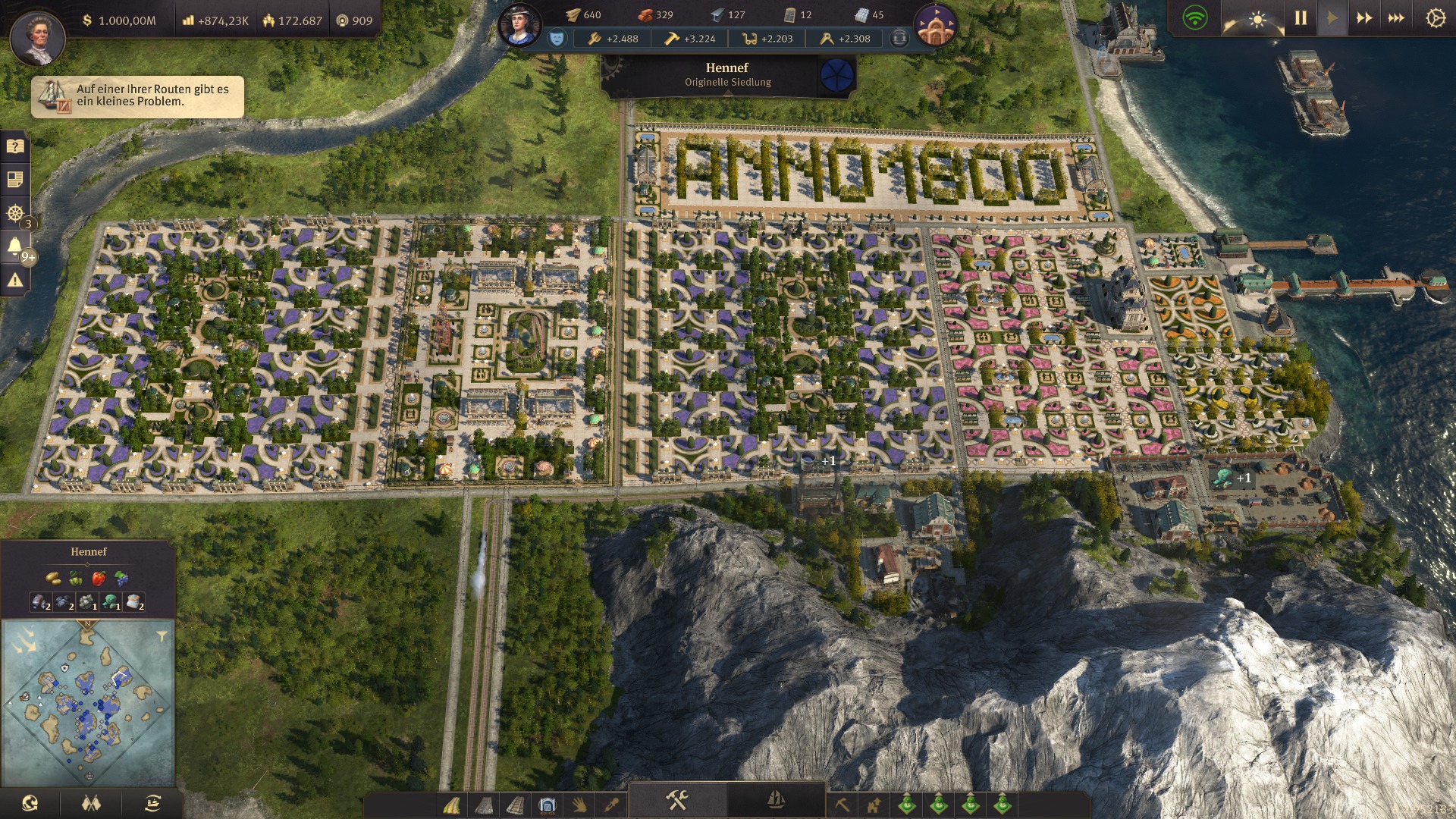Viewport: 1456px width, 819px height.
Task: Open the minimap filter funnel
Action: tap(162, 635)
